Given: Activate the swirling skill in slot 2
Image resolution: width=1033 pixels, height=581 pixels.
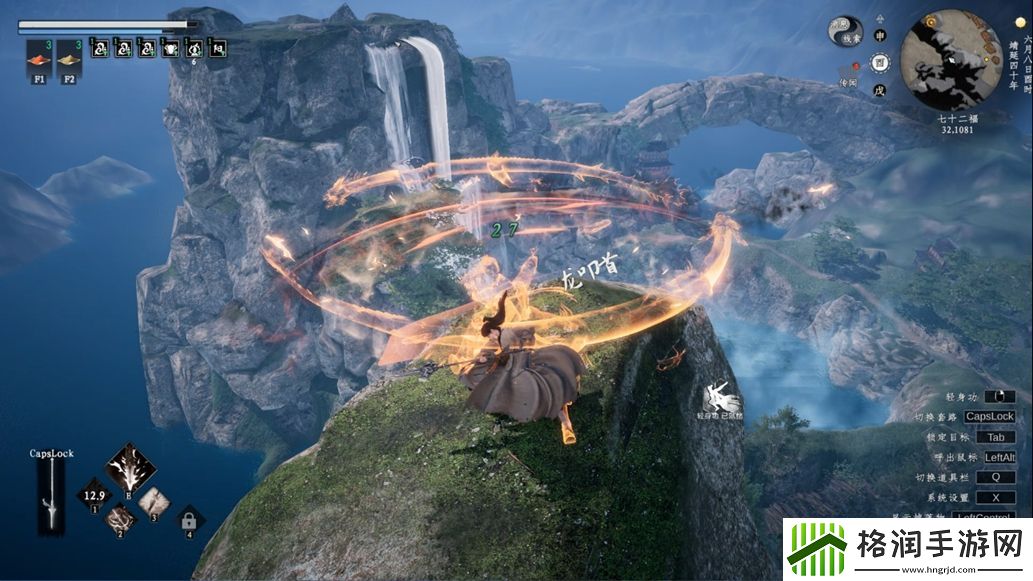Looking at the screenshot, I should pos(122,518).
